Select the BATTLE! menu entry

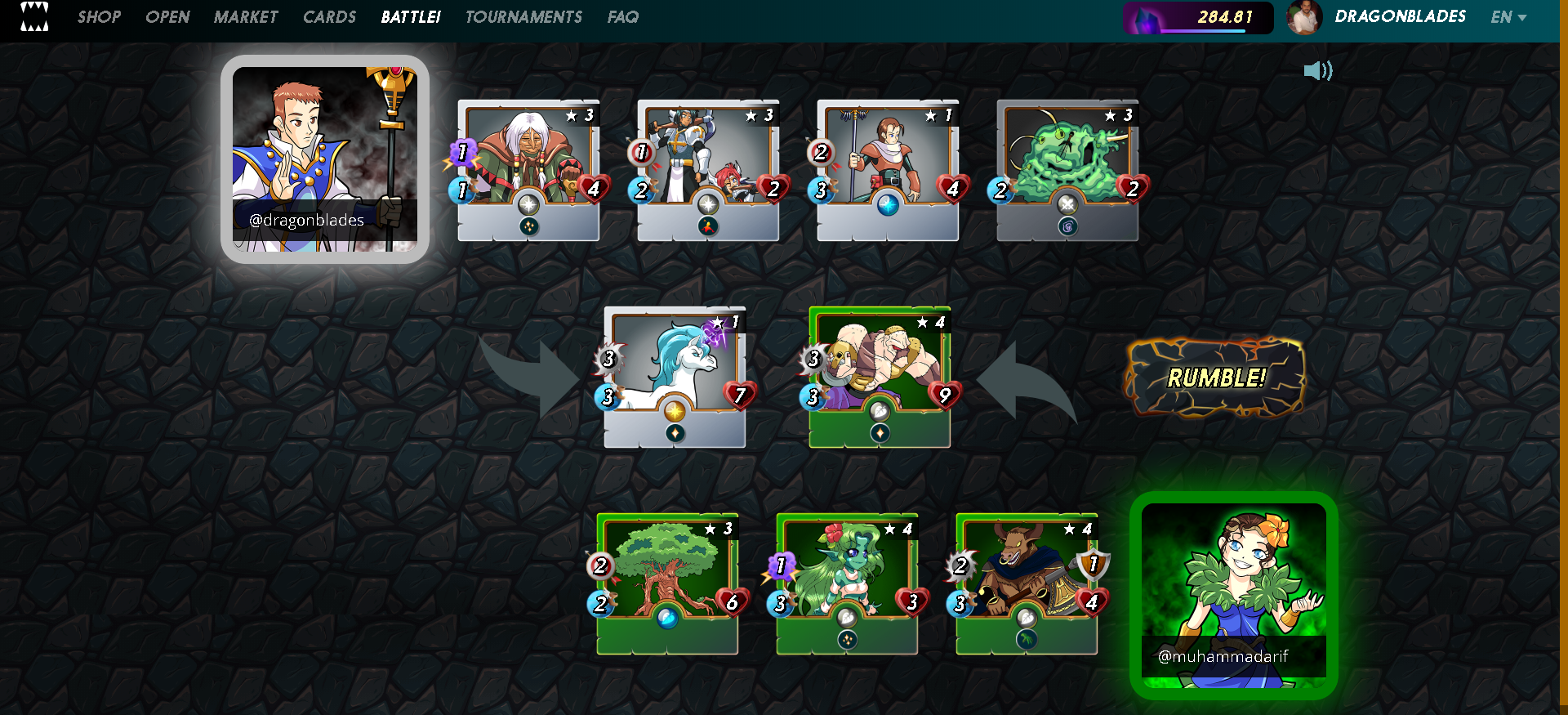411,17
